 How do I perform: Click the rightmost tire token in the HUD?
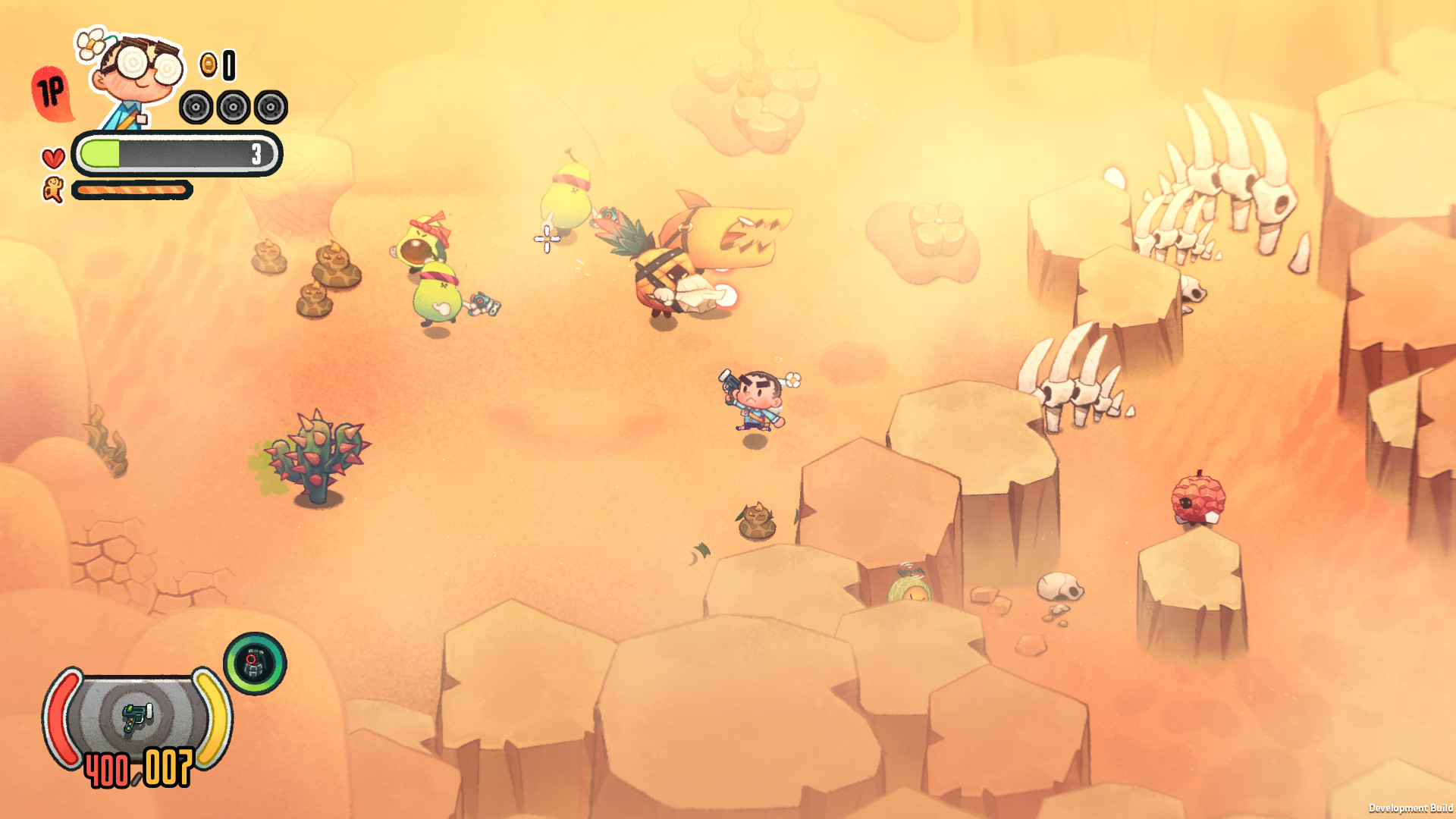pos(271,106)
